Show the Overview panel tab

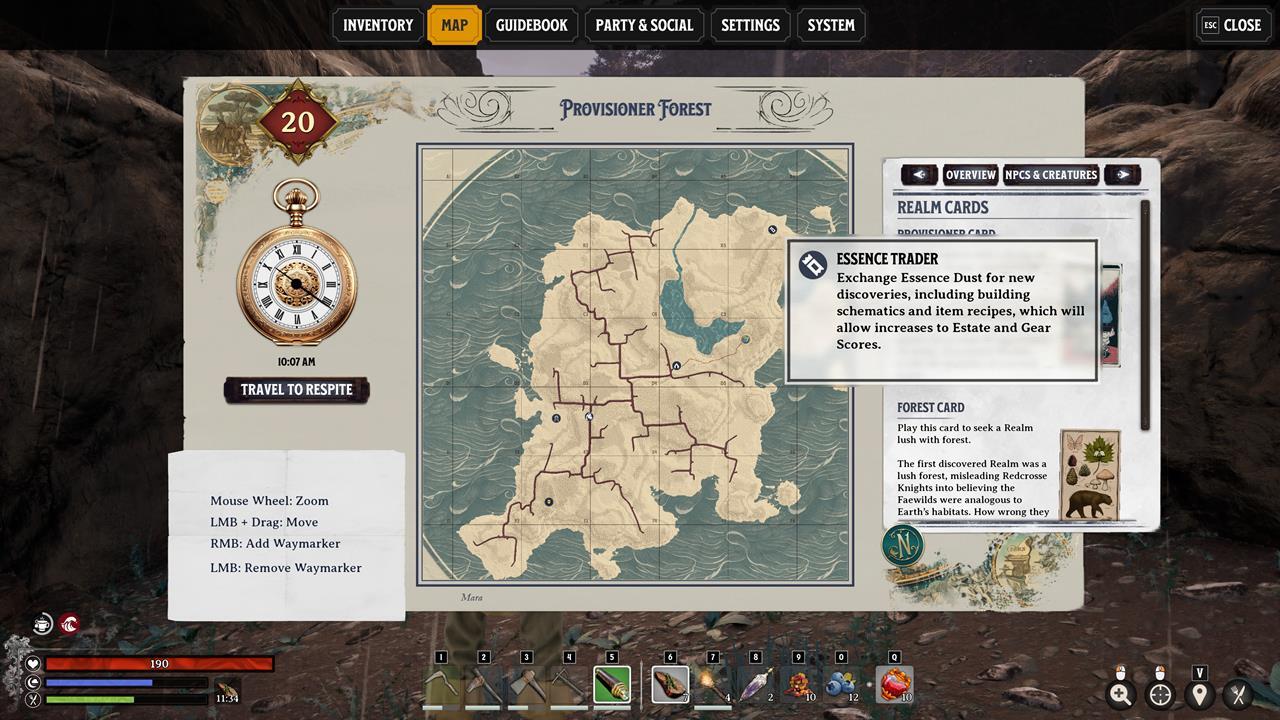coord(970,175)
